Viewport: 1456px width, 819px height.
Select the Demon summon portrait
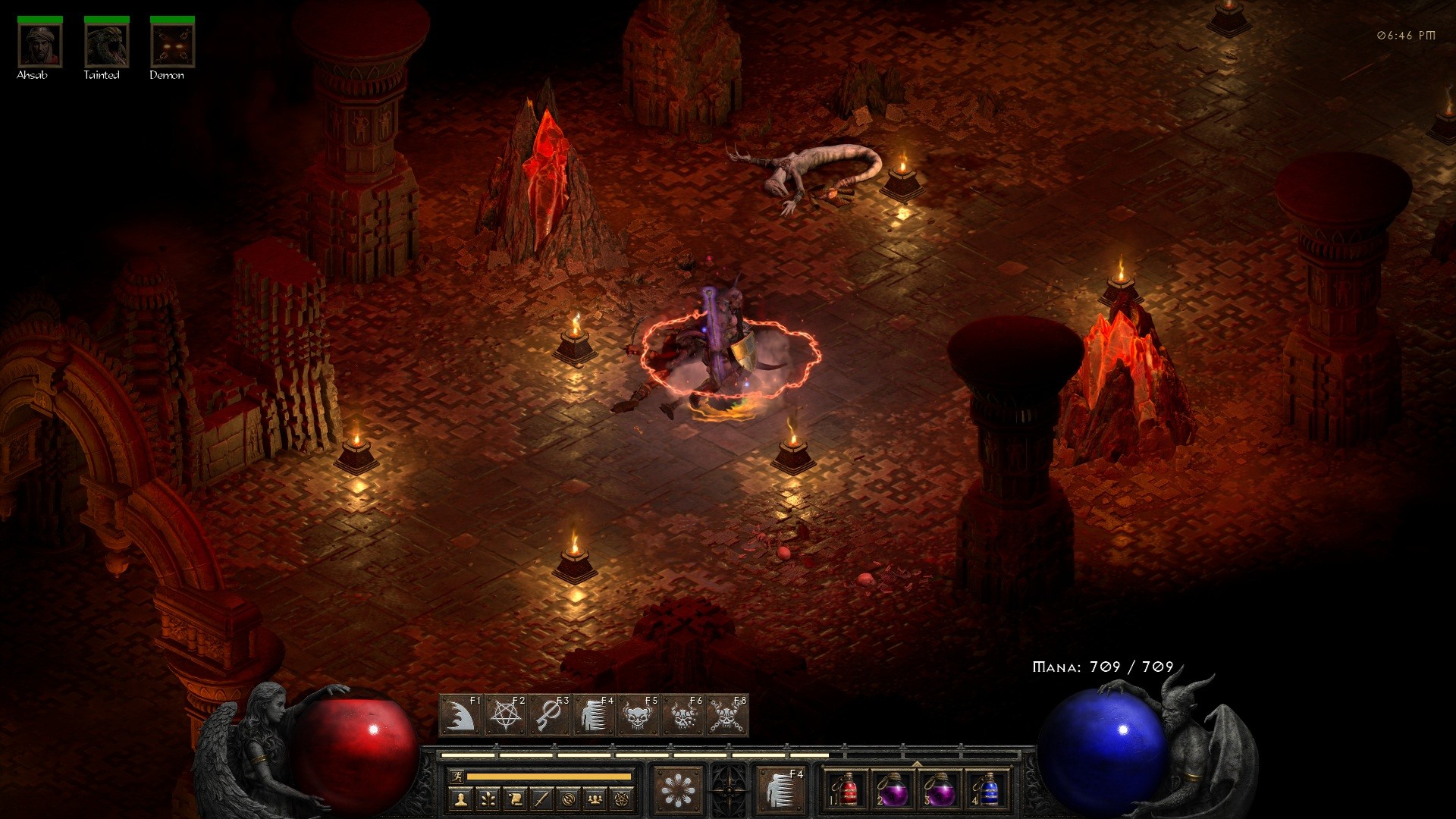pos(172,45)
